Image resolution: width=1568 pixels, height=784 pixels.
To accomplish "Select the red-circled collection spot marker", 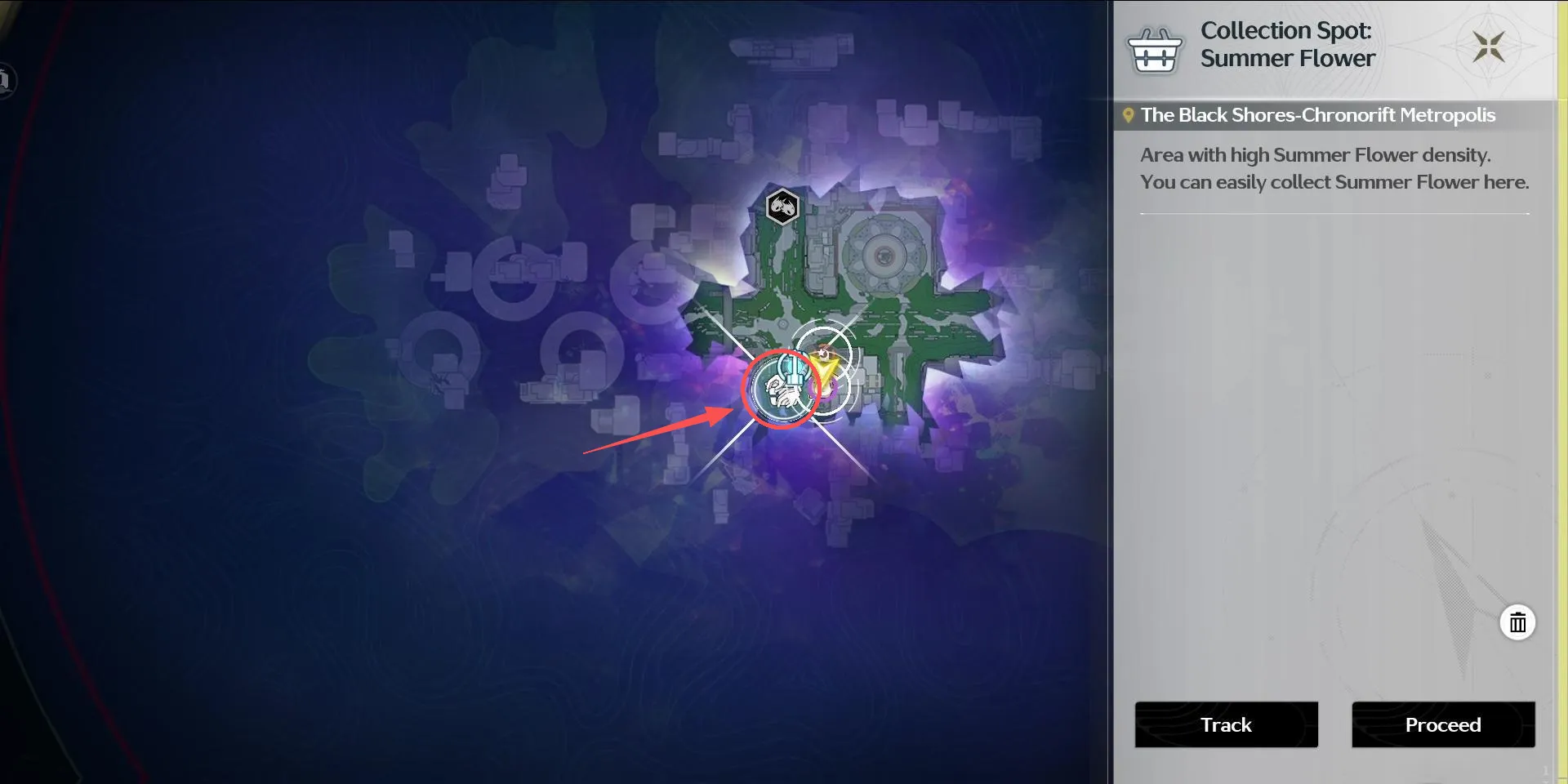I will click(781, 390).
